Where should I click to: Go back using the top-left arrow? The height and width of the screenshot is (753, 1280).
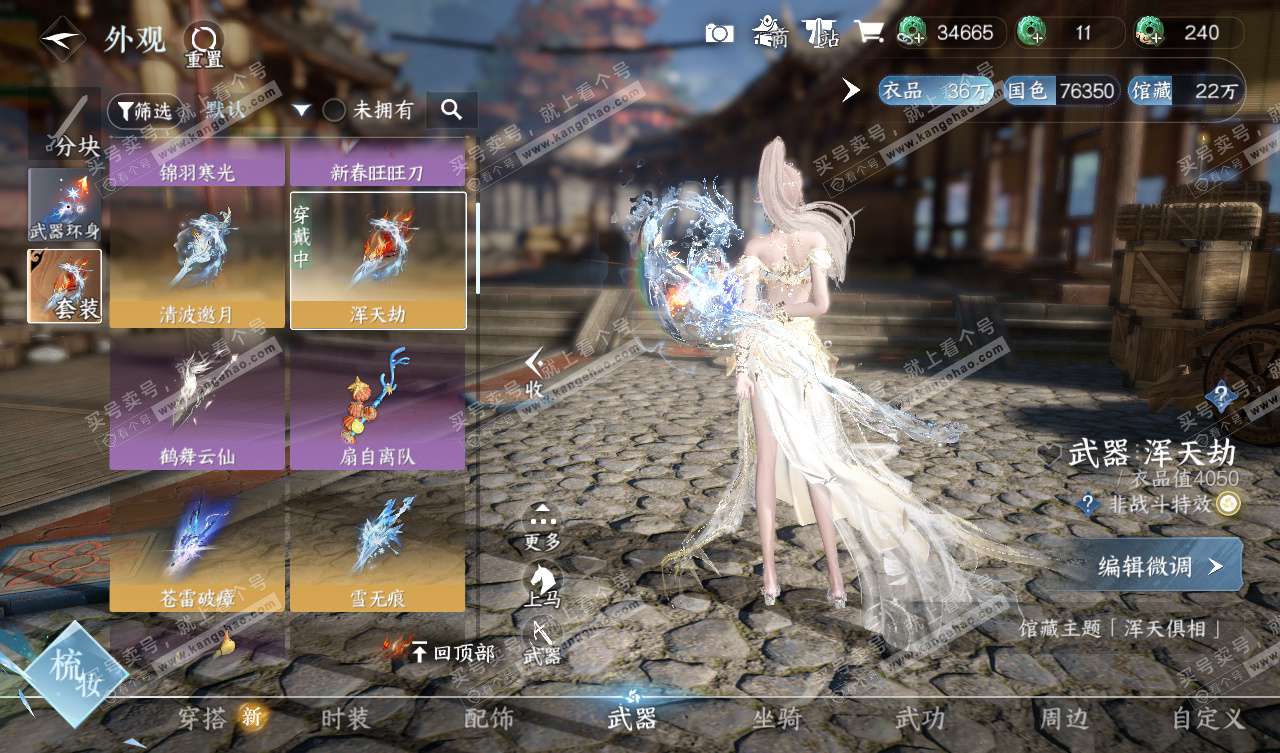(x=62, y=39)
